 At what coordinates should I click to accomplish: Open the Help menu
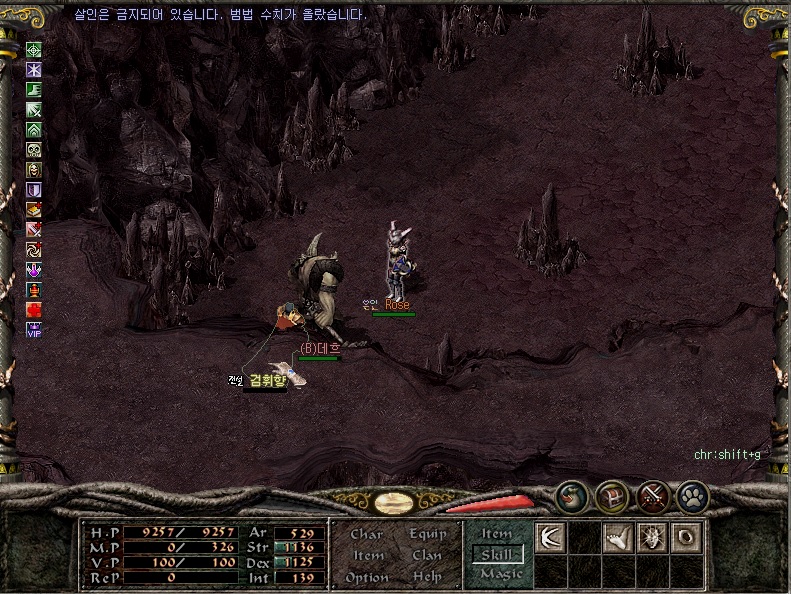[427, 578]
